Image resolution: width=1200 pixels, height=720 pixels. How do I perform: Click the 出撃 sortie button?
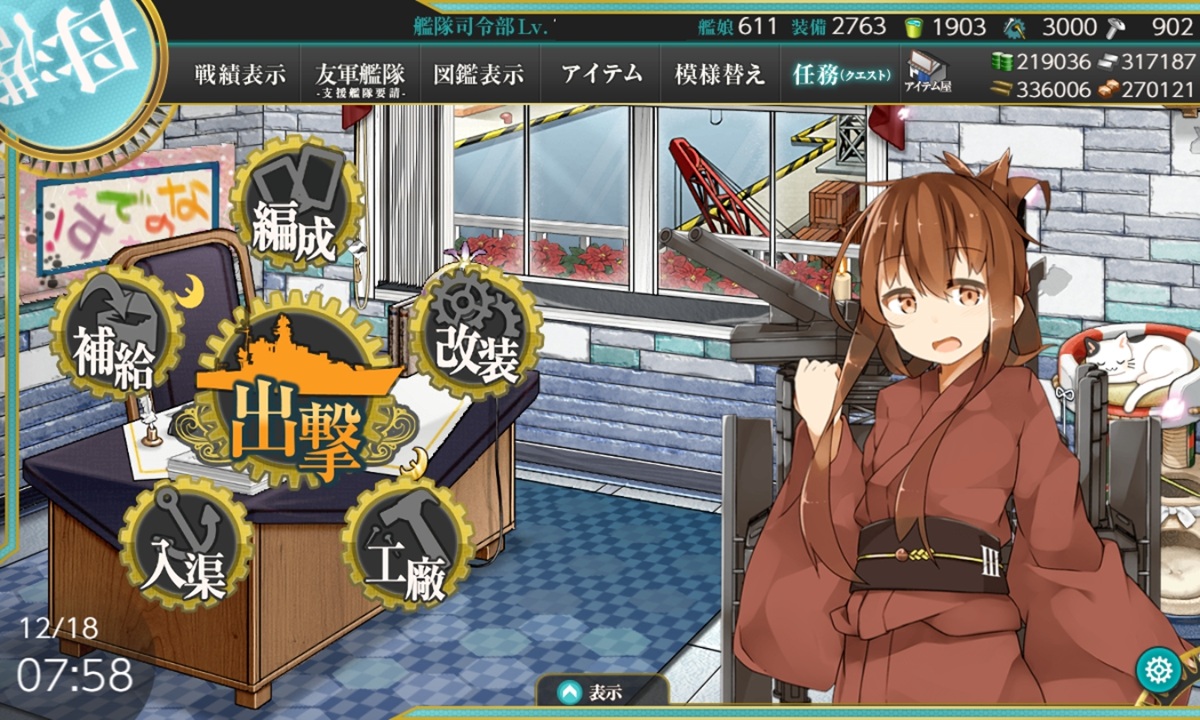[297, 418]
